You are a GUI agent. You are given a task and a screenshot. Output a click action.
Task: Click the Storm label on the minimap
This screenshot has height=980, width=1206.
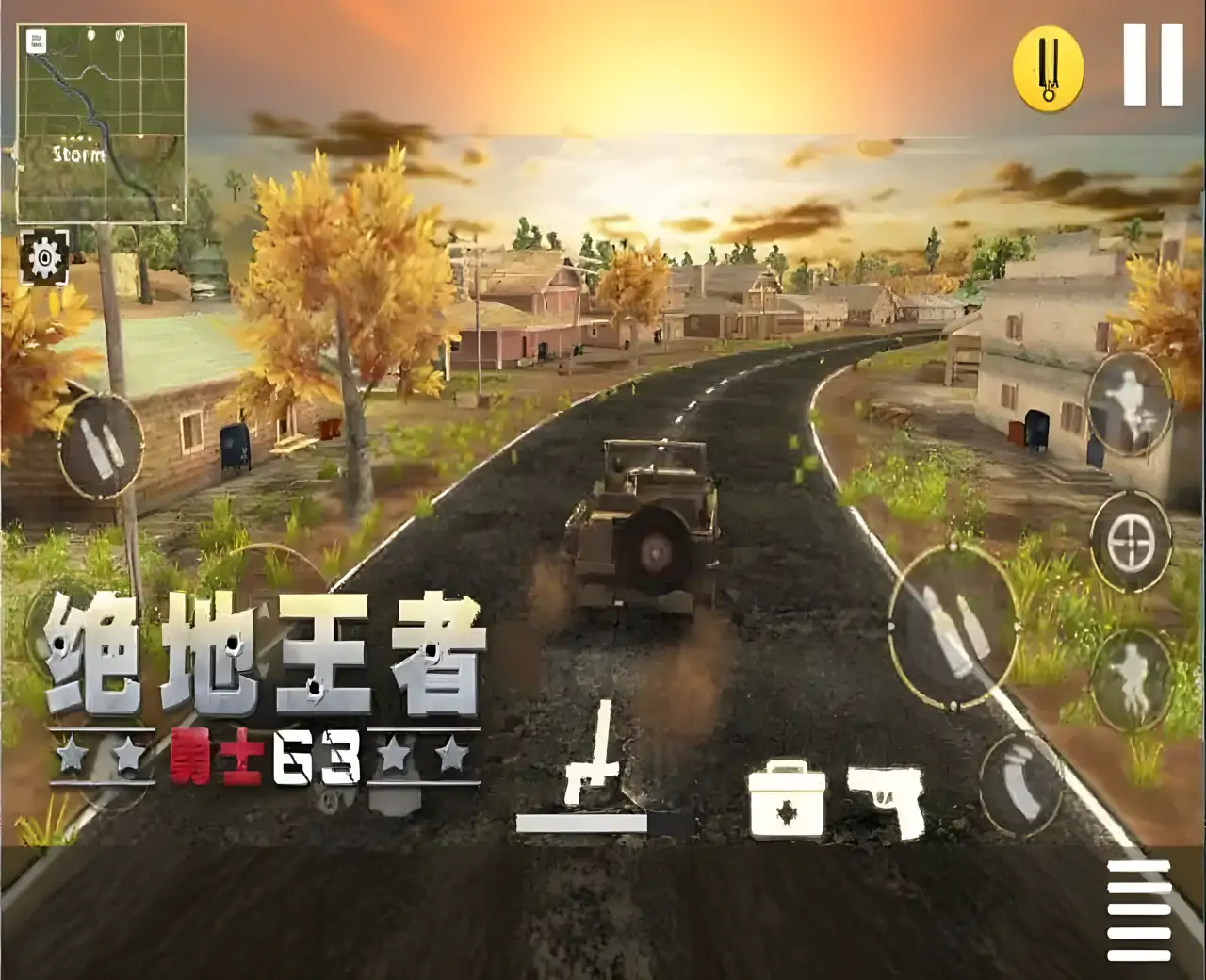(77, 155)
